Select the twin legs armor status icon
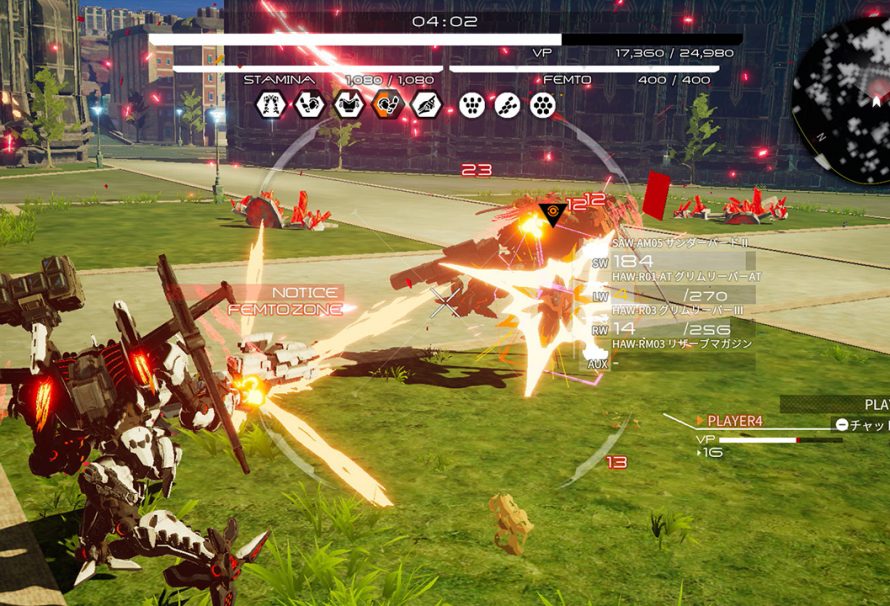Image resolution: width=890 pixels, height=606 pixels. [271, 104]
